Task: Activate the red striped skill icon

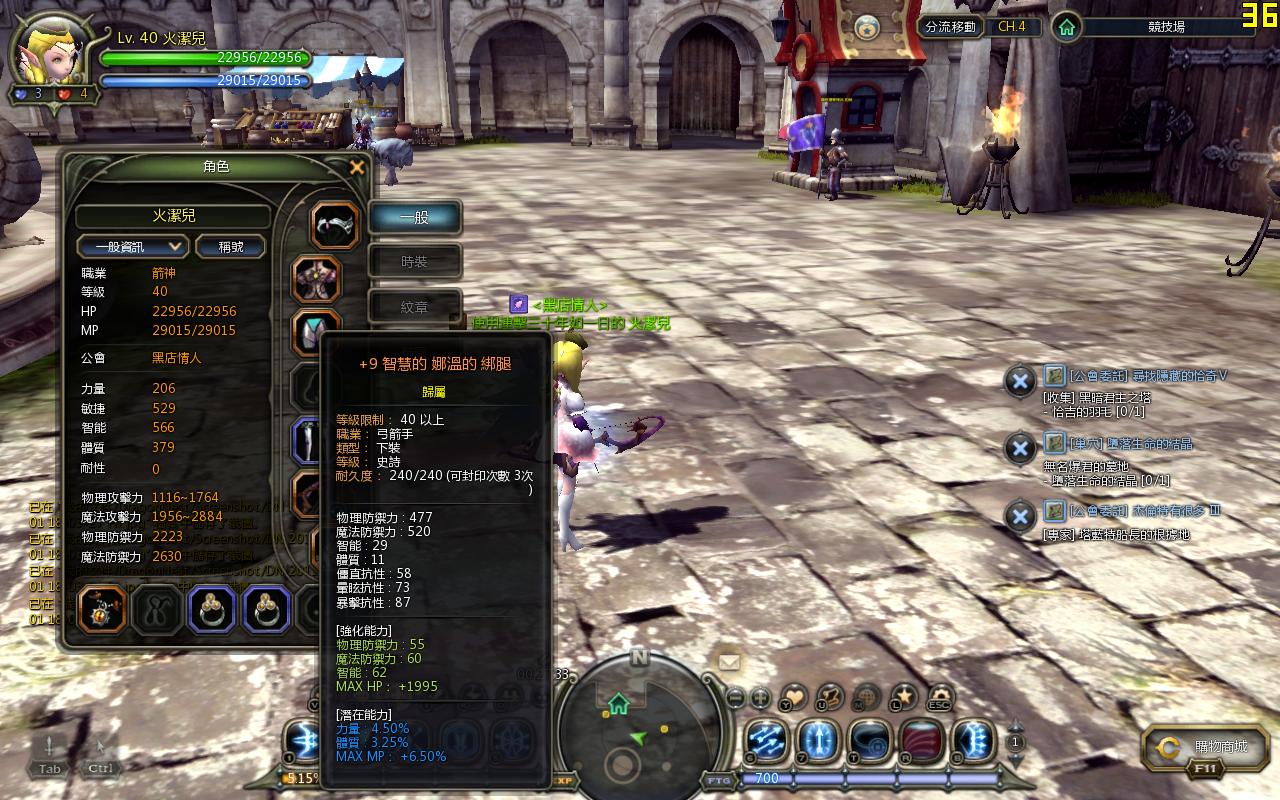Action: pyautogui.click(x=922, y=741)
